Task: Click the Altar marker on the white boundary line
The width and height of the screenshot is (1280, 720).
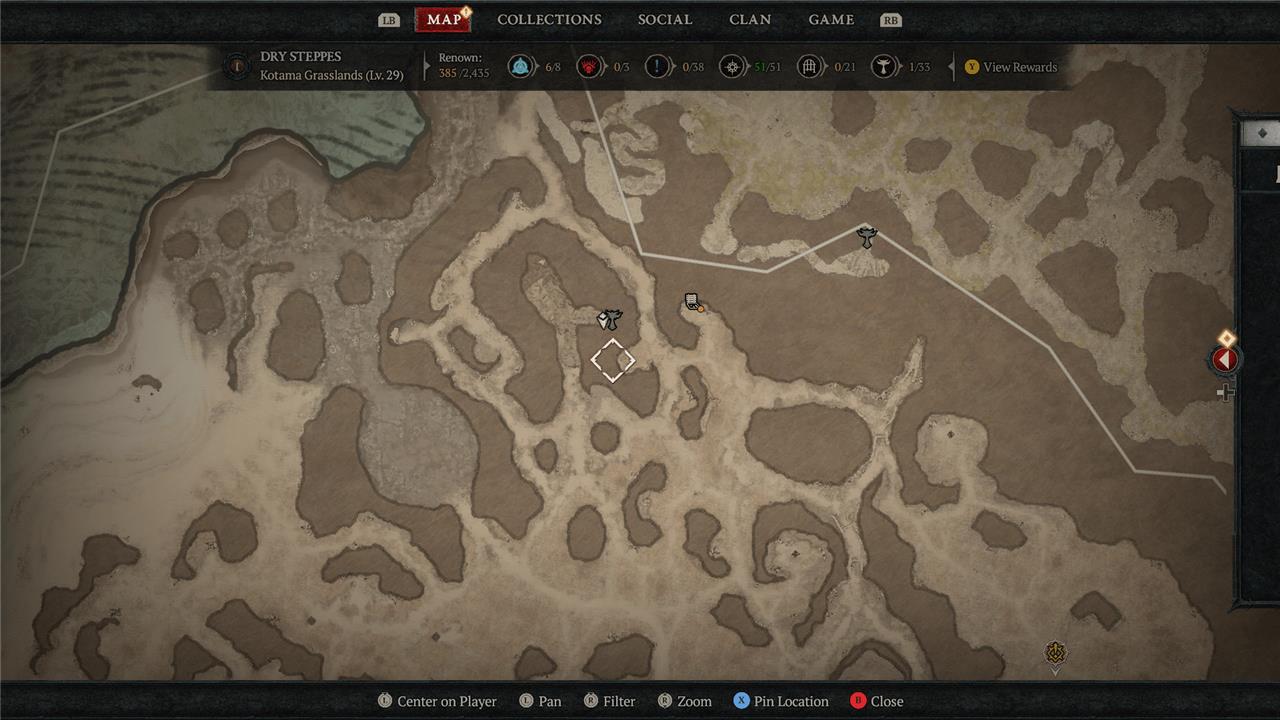Action: pos(867,236)
